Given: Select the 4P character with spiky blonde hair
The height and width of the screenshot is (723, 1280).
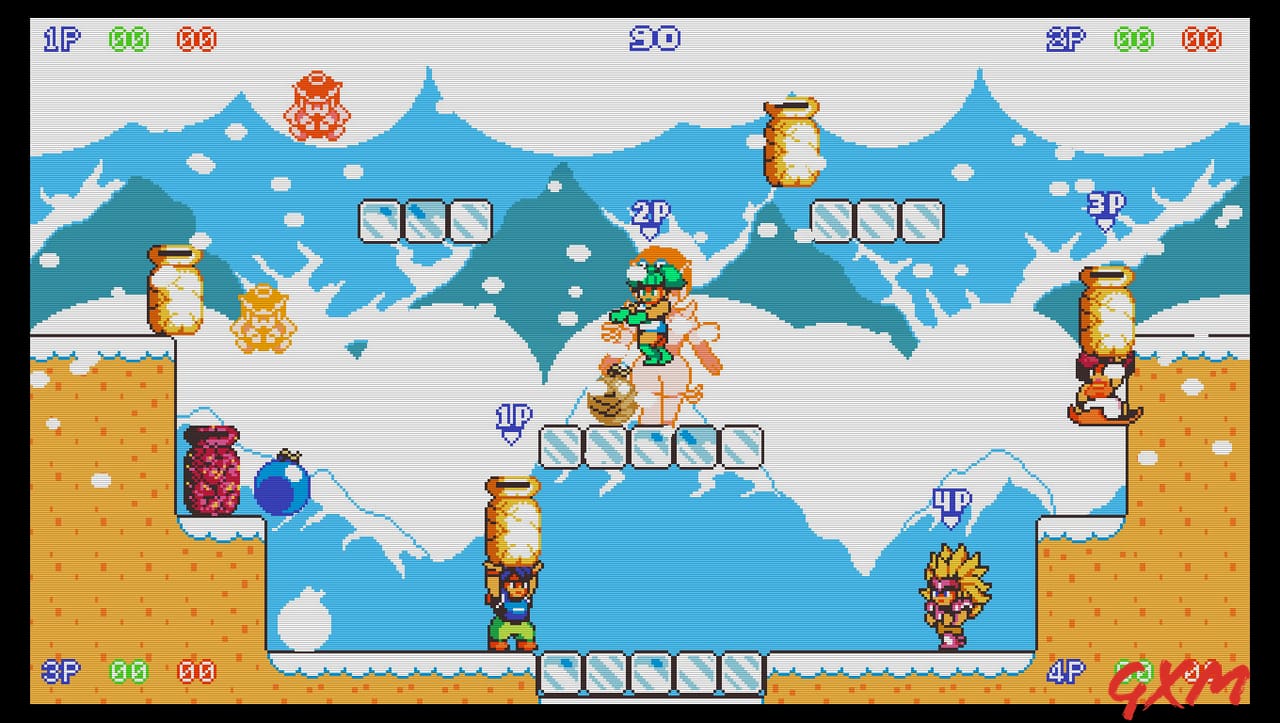Looking at the screenshot, I should click(952, 590).
